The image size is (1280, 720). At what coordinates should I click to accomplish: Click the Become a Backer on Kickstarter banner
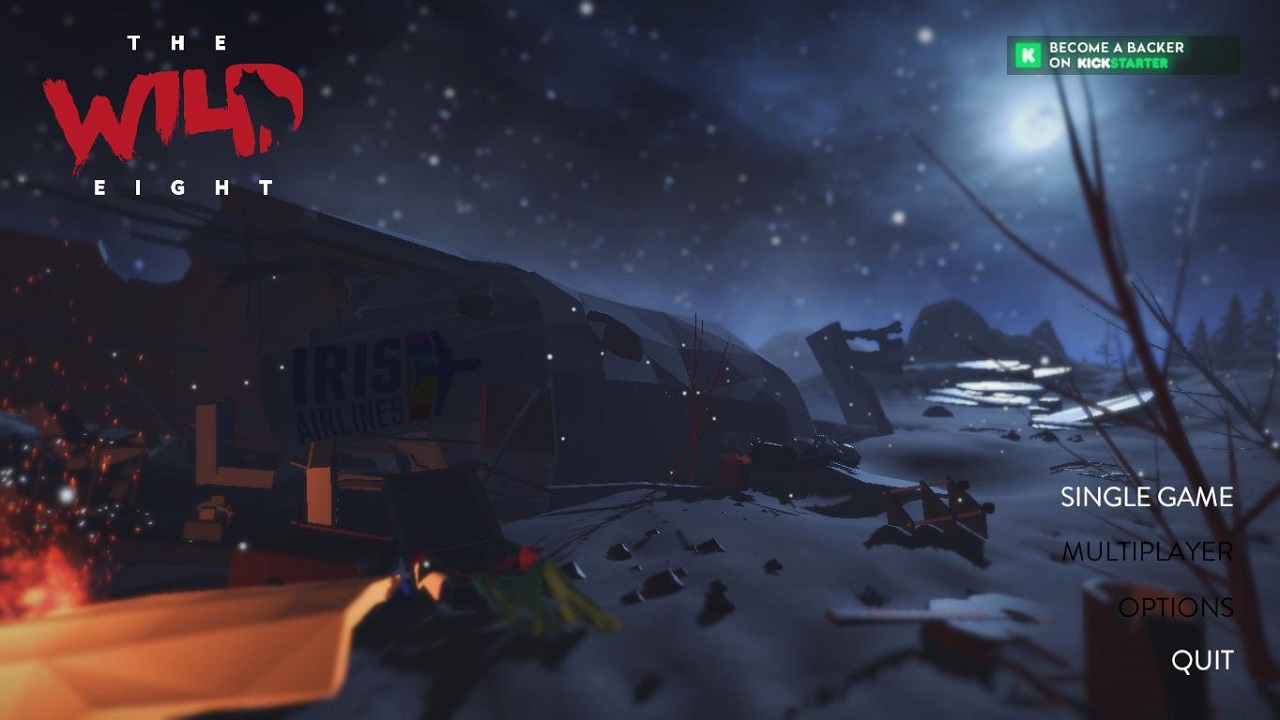(x=1122, y=55)
